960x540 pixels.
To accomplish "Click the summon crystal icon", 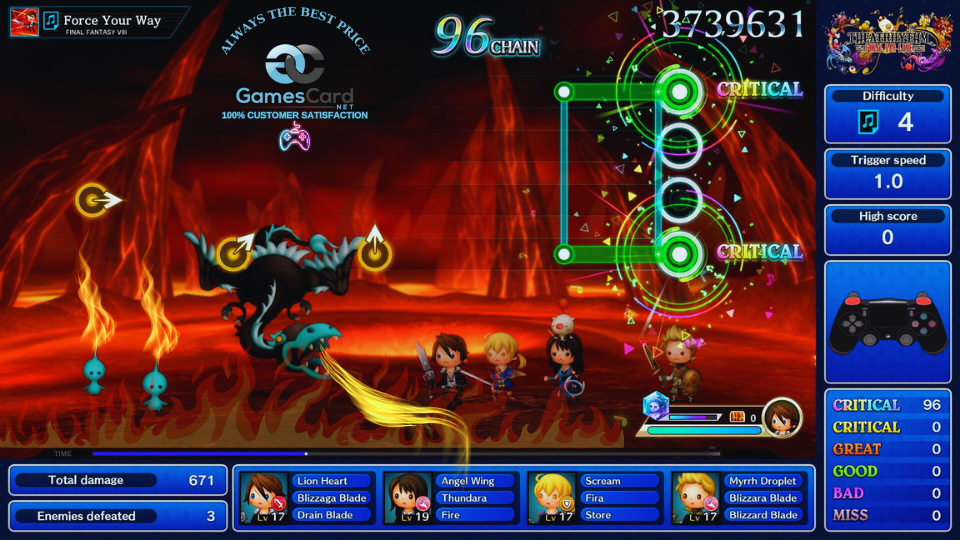I will [x=655, y=405].
